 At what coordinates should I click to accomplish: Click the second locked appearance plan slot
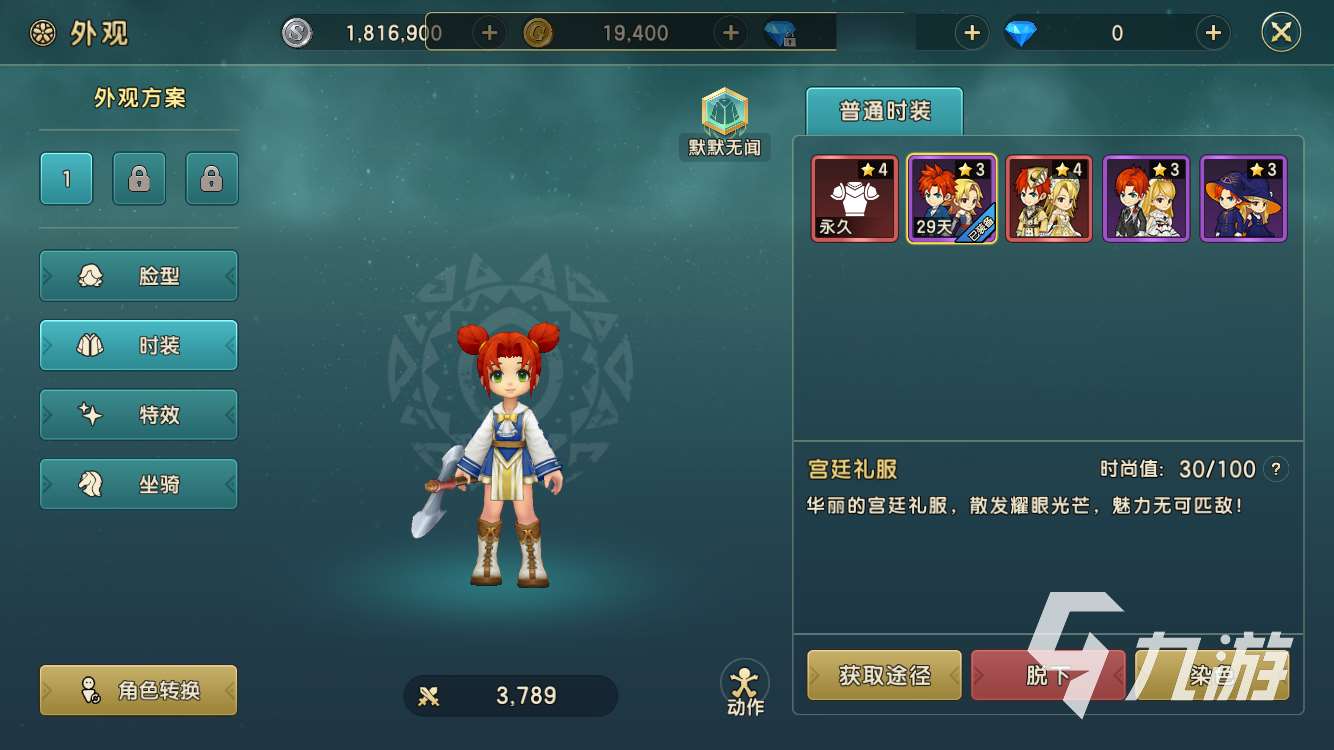coord(211,178)
